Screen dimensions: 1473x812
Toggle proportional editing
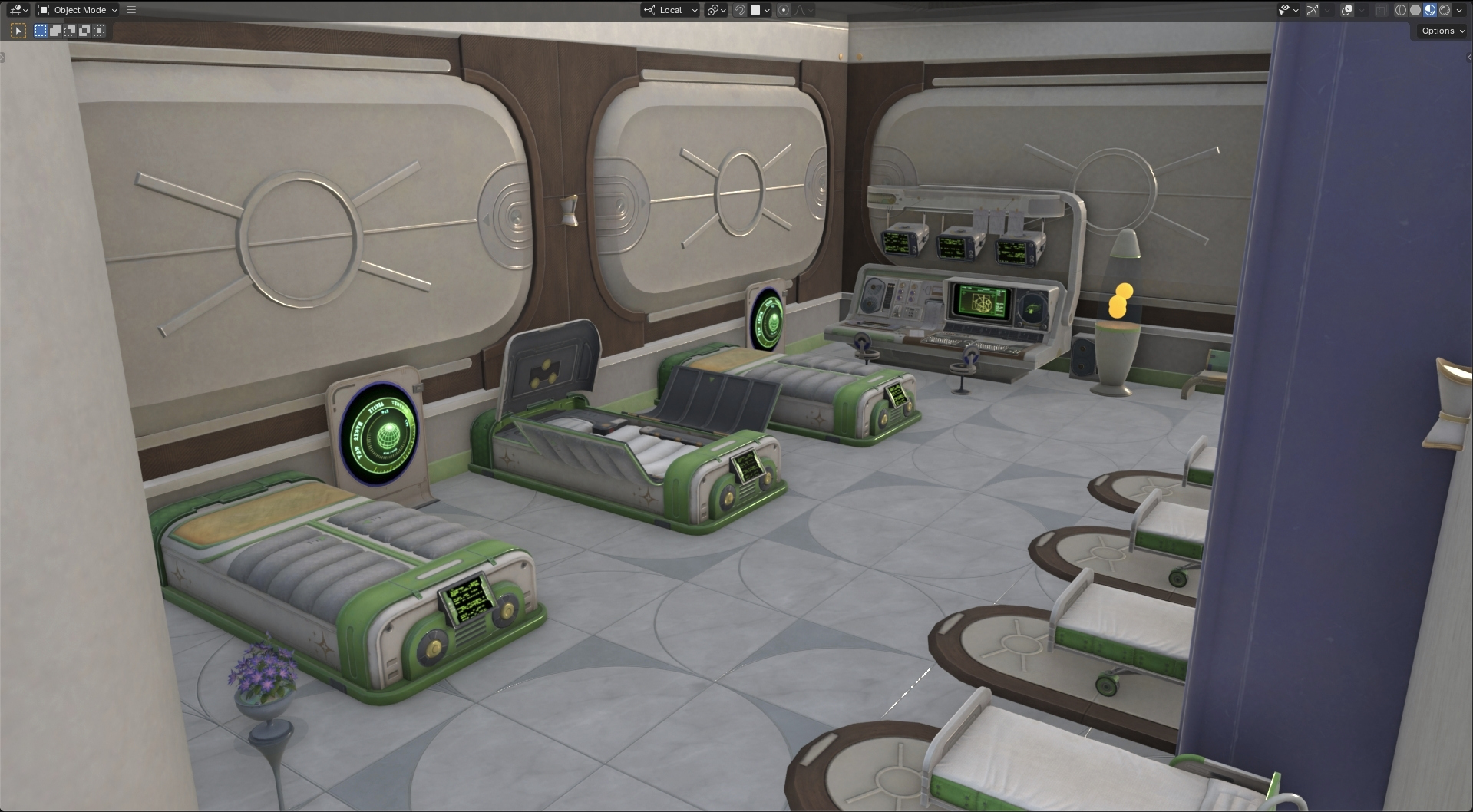coord(784,10)
